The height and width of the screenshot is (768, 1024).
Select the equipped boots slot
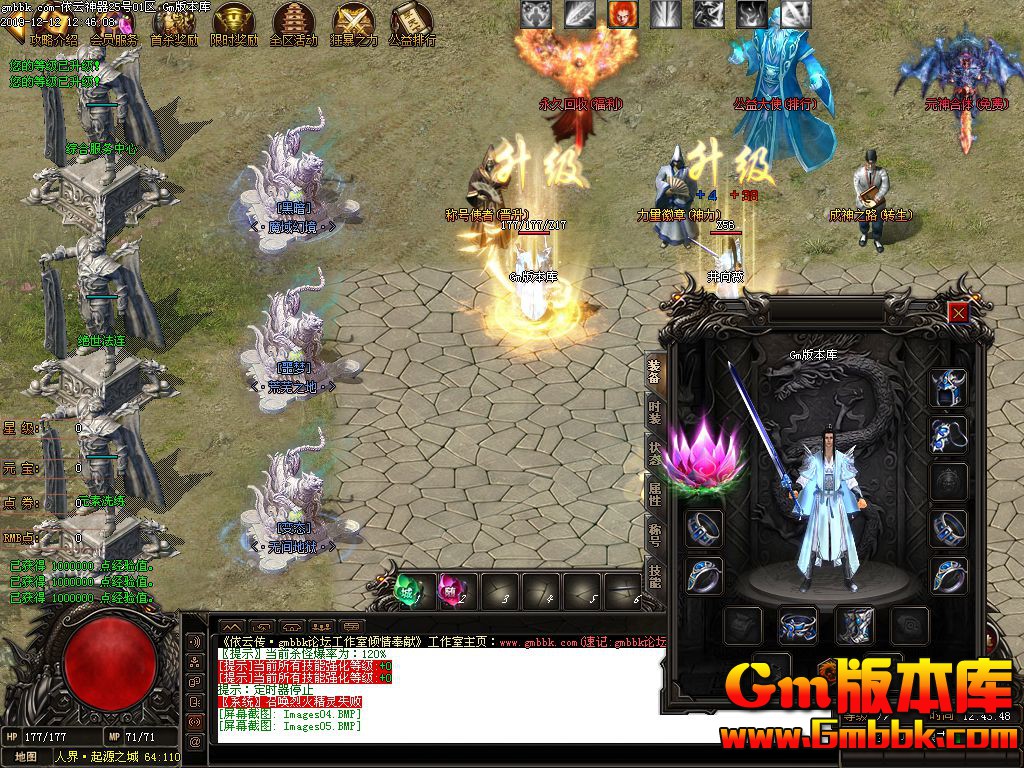pos(853,626)
